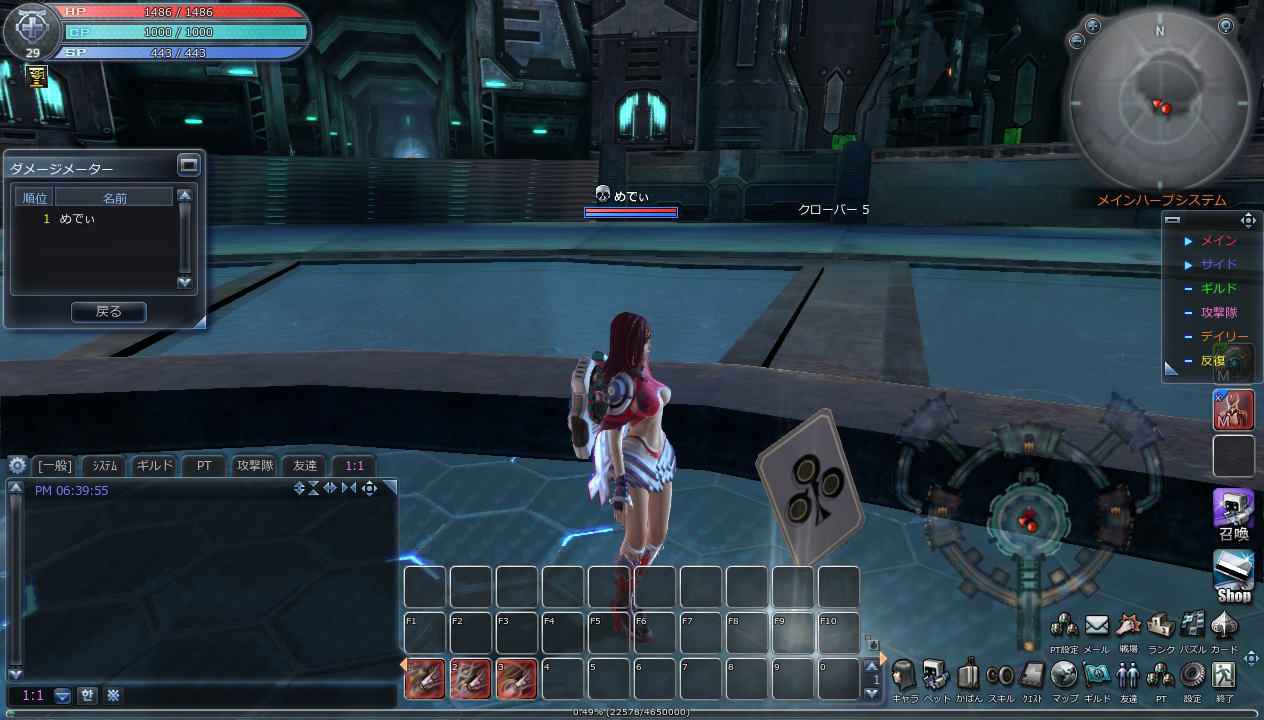Open the Shop button
This screenshot has height=720, width=1264.
pyautogui.click(x=1233, y=575)
